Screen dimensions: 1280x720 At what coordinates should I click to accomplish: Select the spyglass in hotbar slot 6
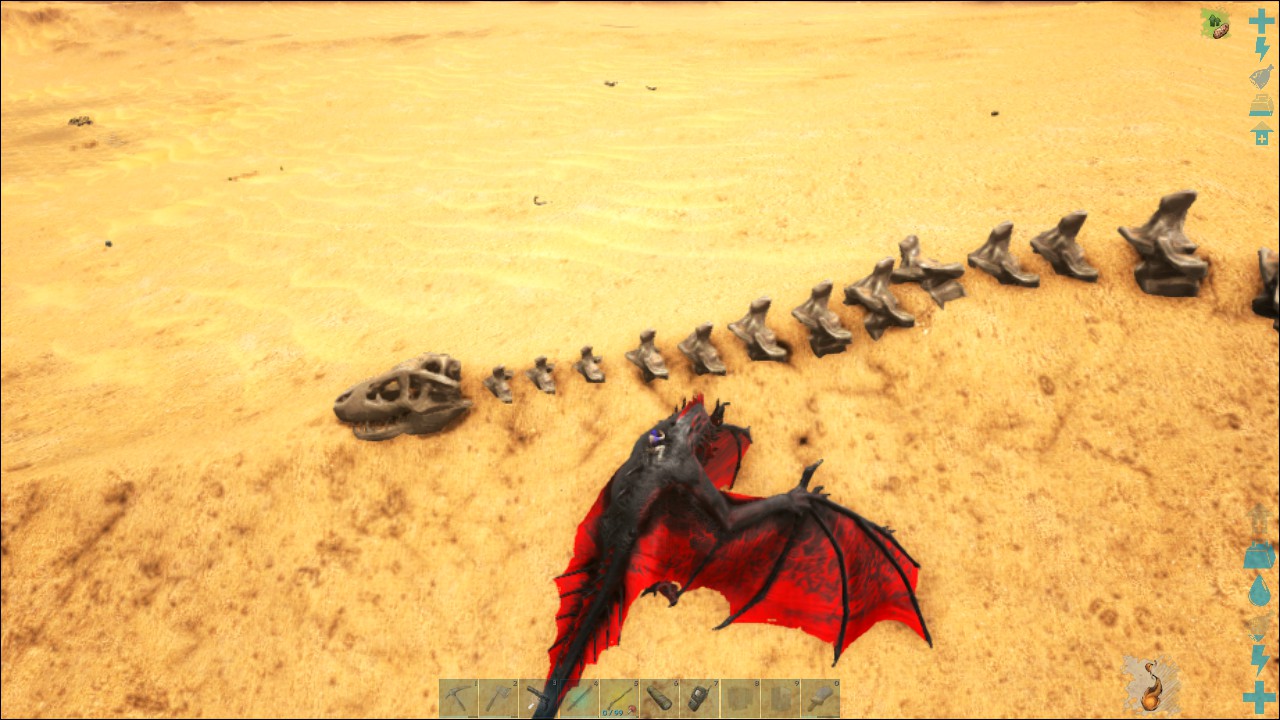click(x=659, y=698)
